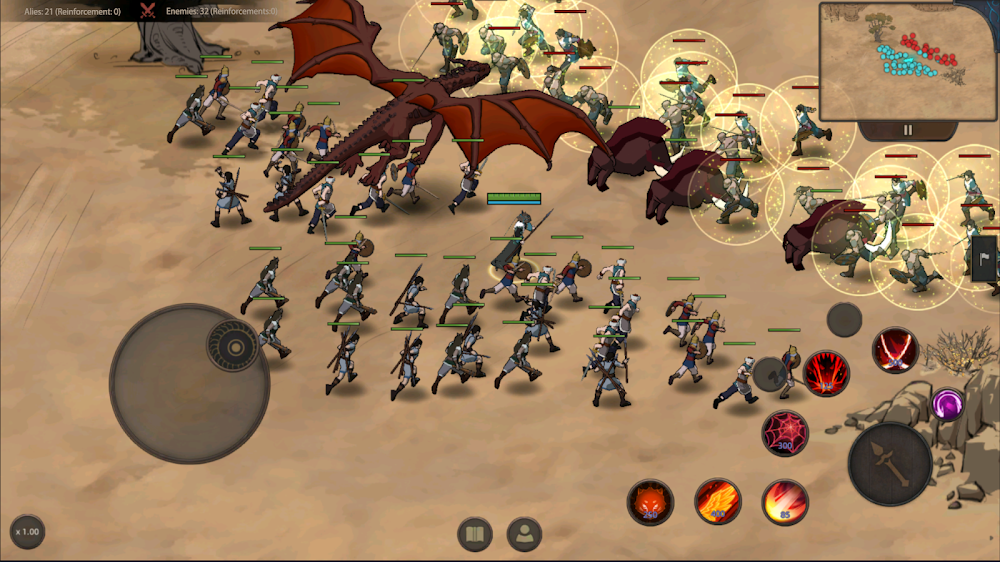This screenshot has height=562, width=1000.
Task: Change game speed with the x1.00 button
Action: coord(28,532)
